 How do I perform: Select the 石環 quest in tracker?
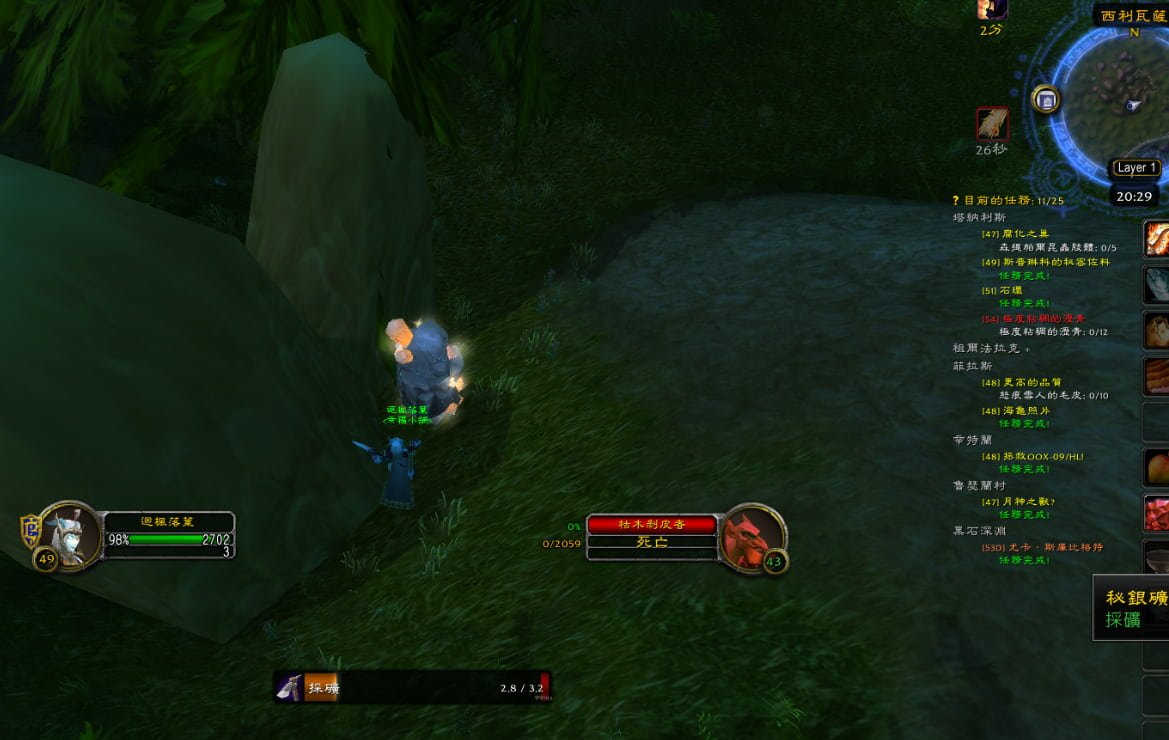point(1011,290)
